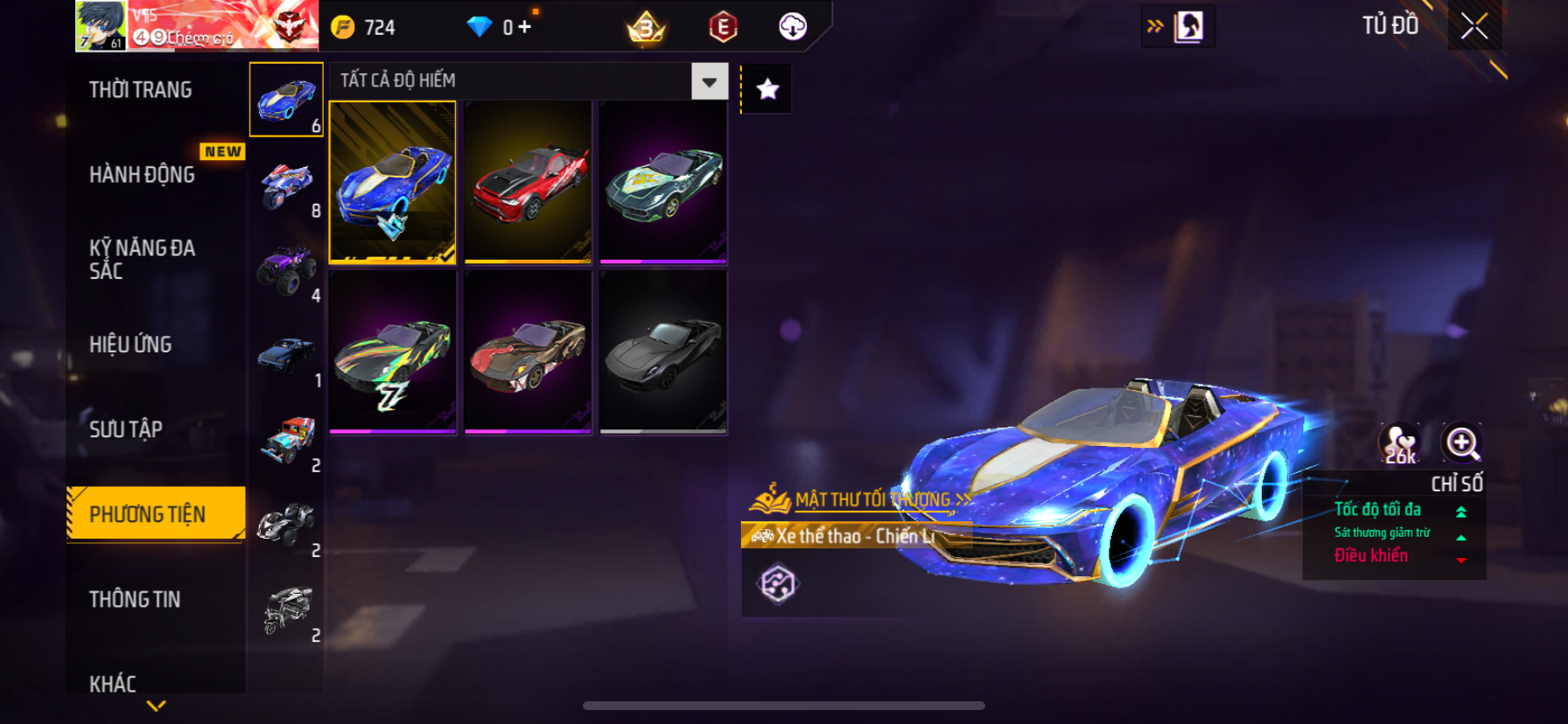Pick the monster truck vehicle type
The image size is (1568, 724).
(286, 271)
